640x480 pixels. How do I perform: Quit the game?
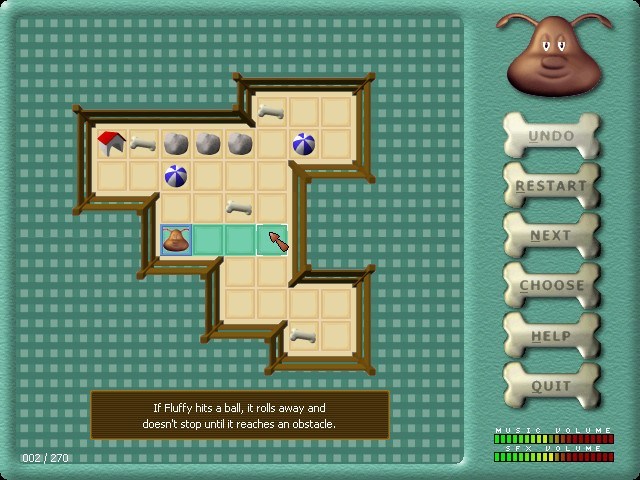pyautogui.click(x=551, y=386)
